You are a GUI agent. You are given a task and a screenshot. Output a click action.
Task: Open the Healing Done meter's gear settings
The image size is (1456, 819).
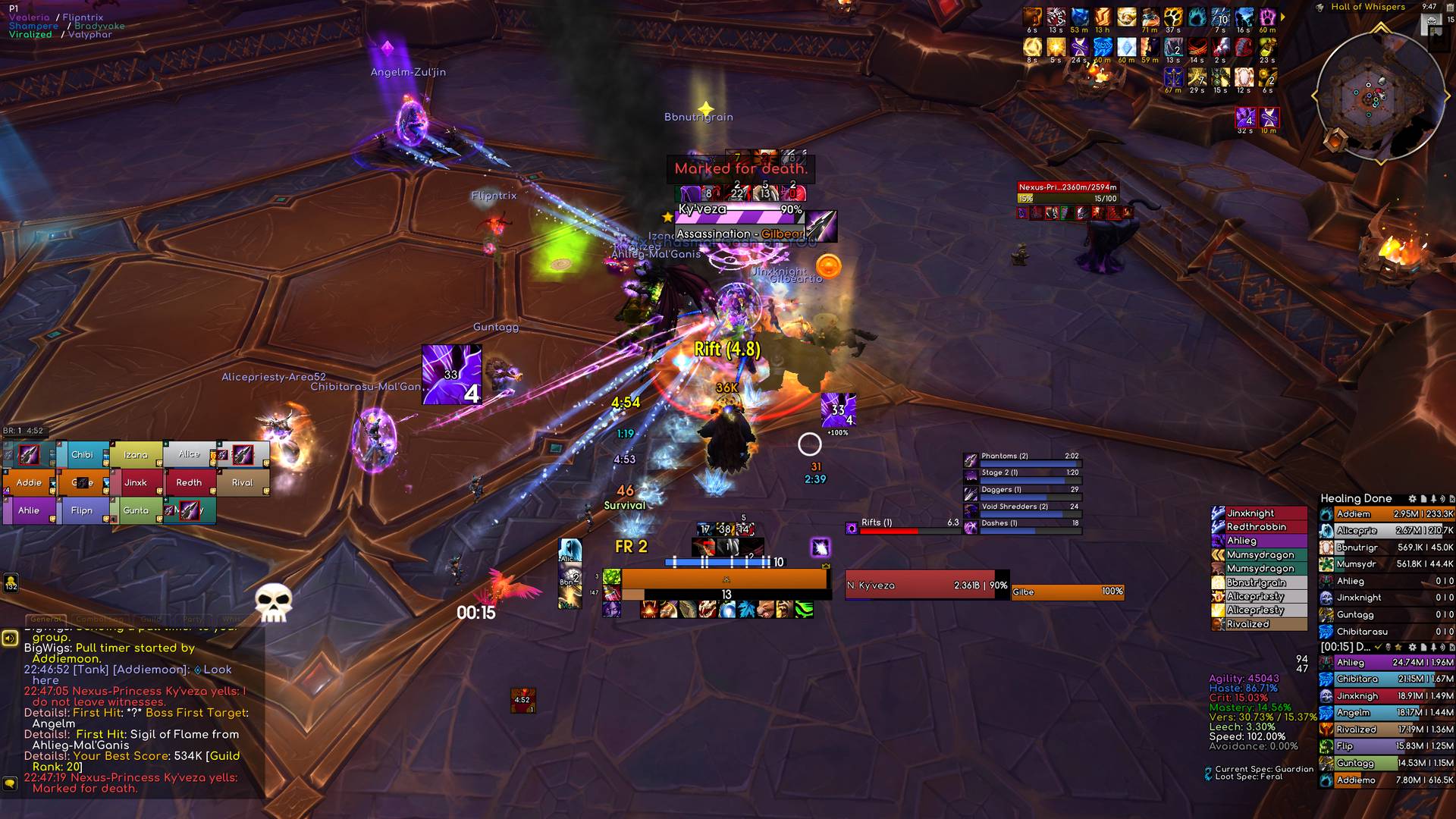click(1412, 499)
